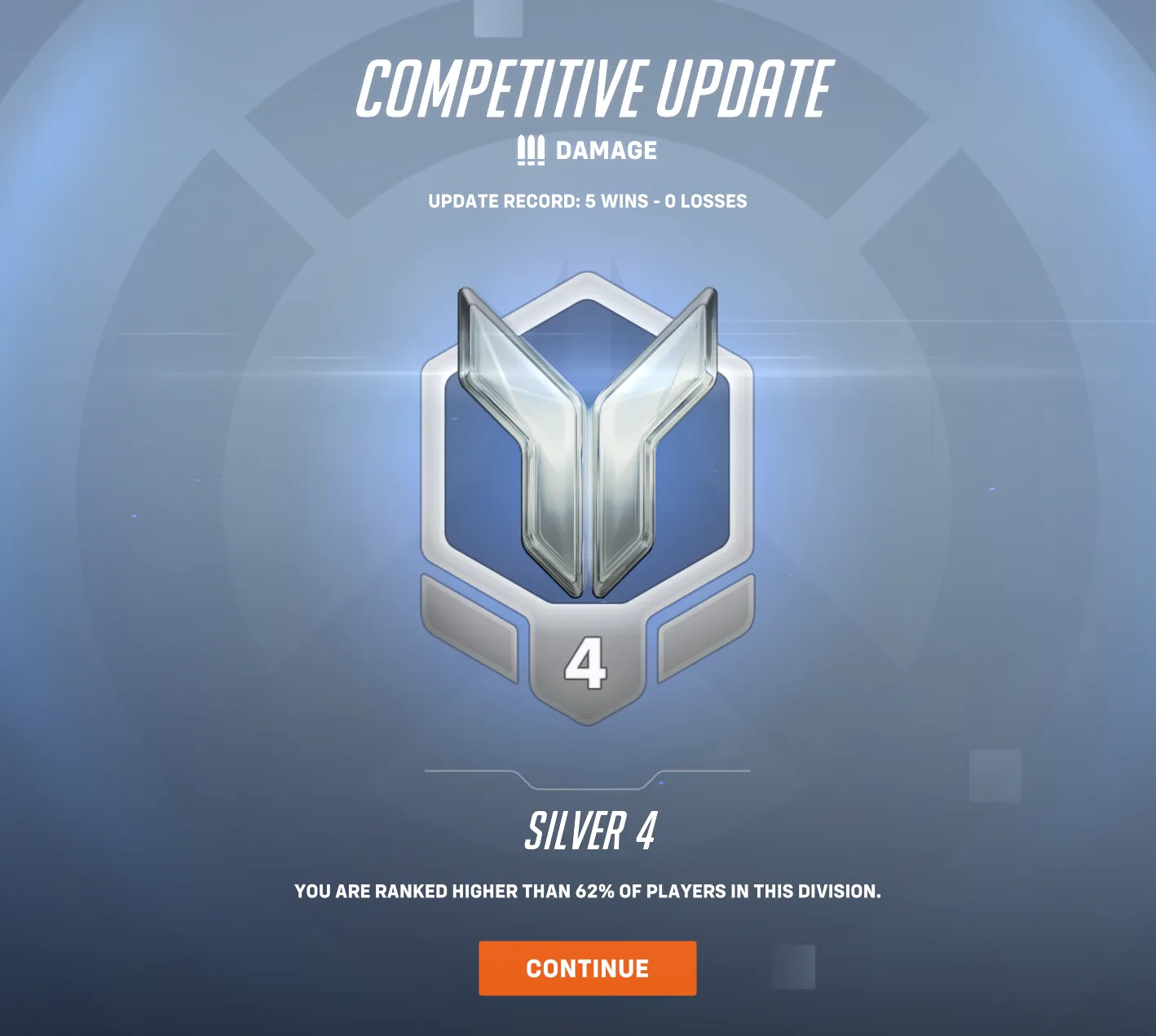1156x1036 pixels.
Task: Click the three-bar Damage symbol above DAMAGE text
Action: [x=531, y=150]
